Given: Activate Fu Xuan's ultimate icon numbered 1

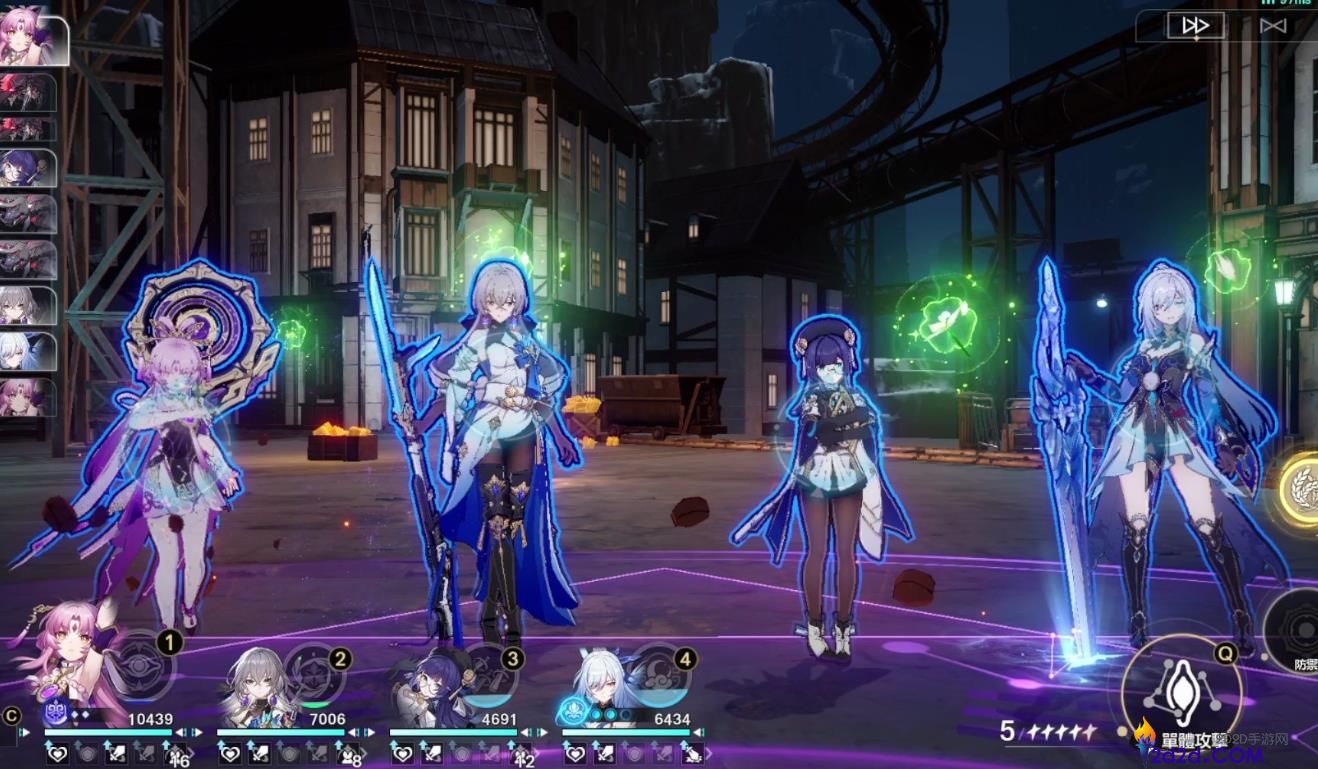Looking at the screenshot, I should [144, 662].
